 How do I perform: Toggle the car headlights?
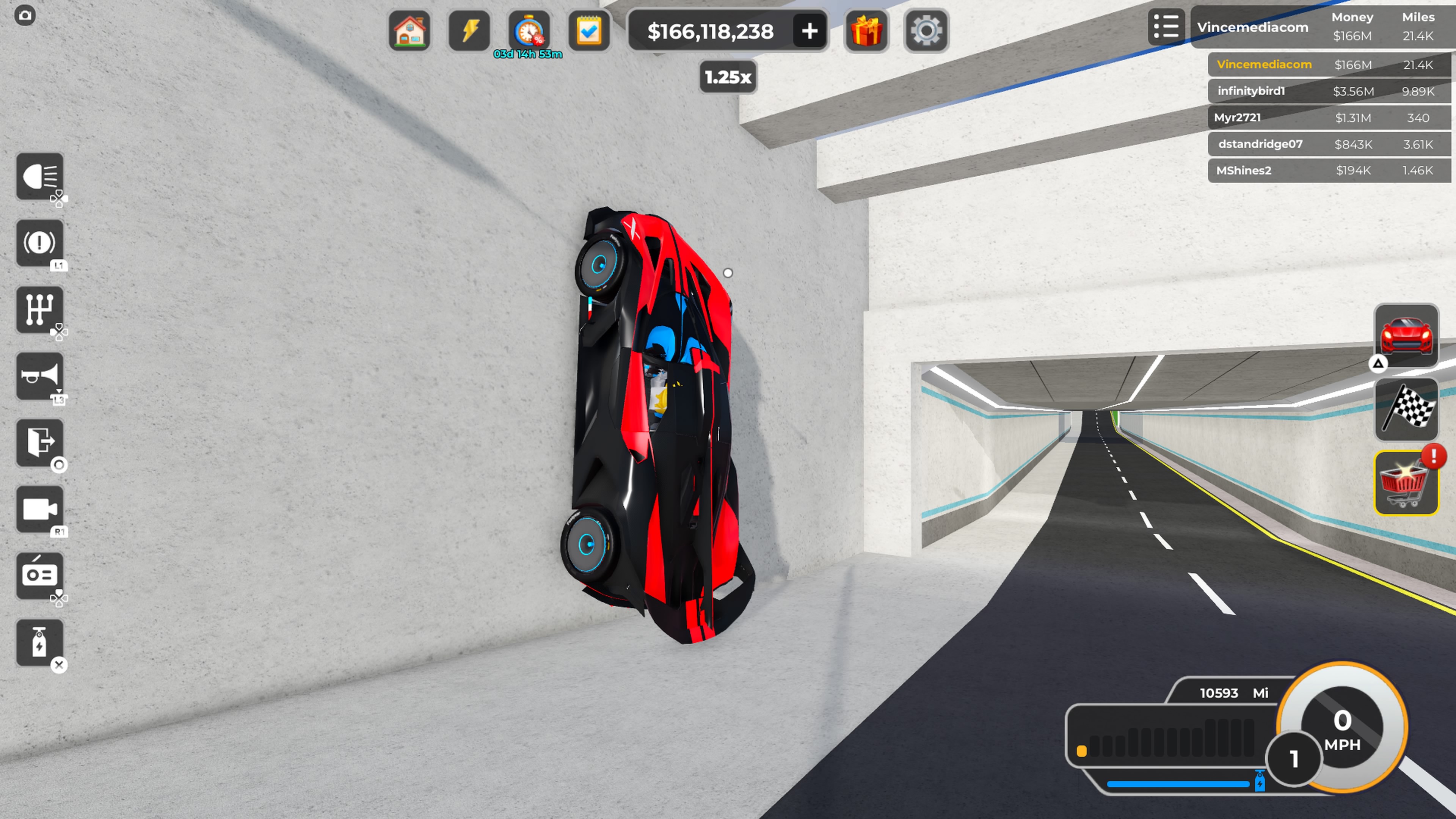point(39,176)
